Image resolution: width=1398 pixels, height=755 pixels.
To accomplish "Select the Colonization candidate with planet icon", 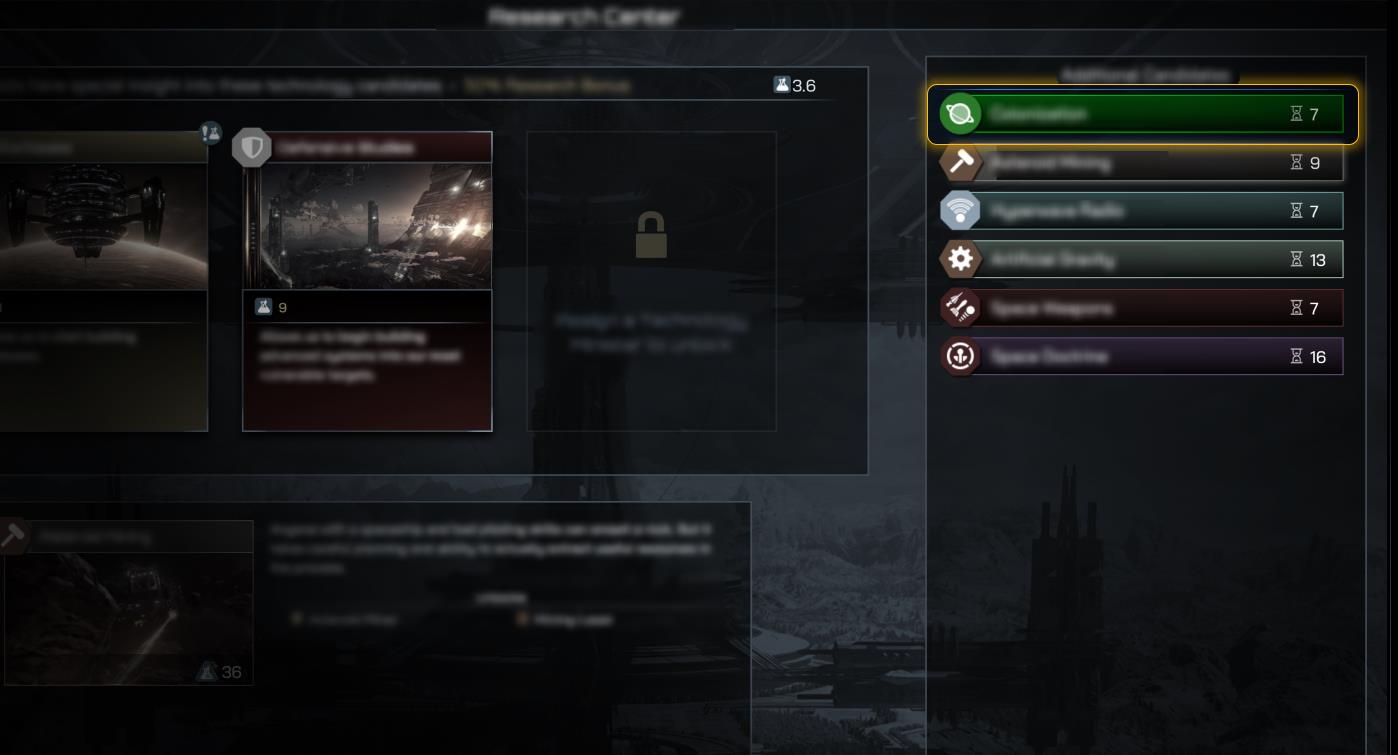I will [1140, 114].
